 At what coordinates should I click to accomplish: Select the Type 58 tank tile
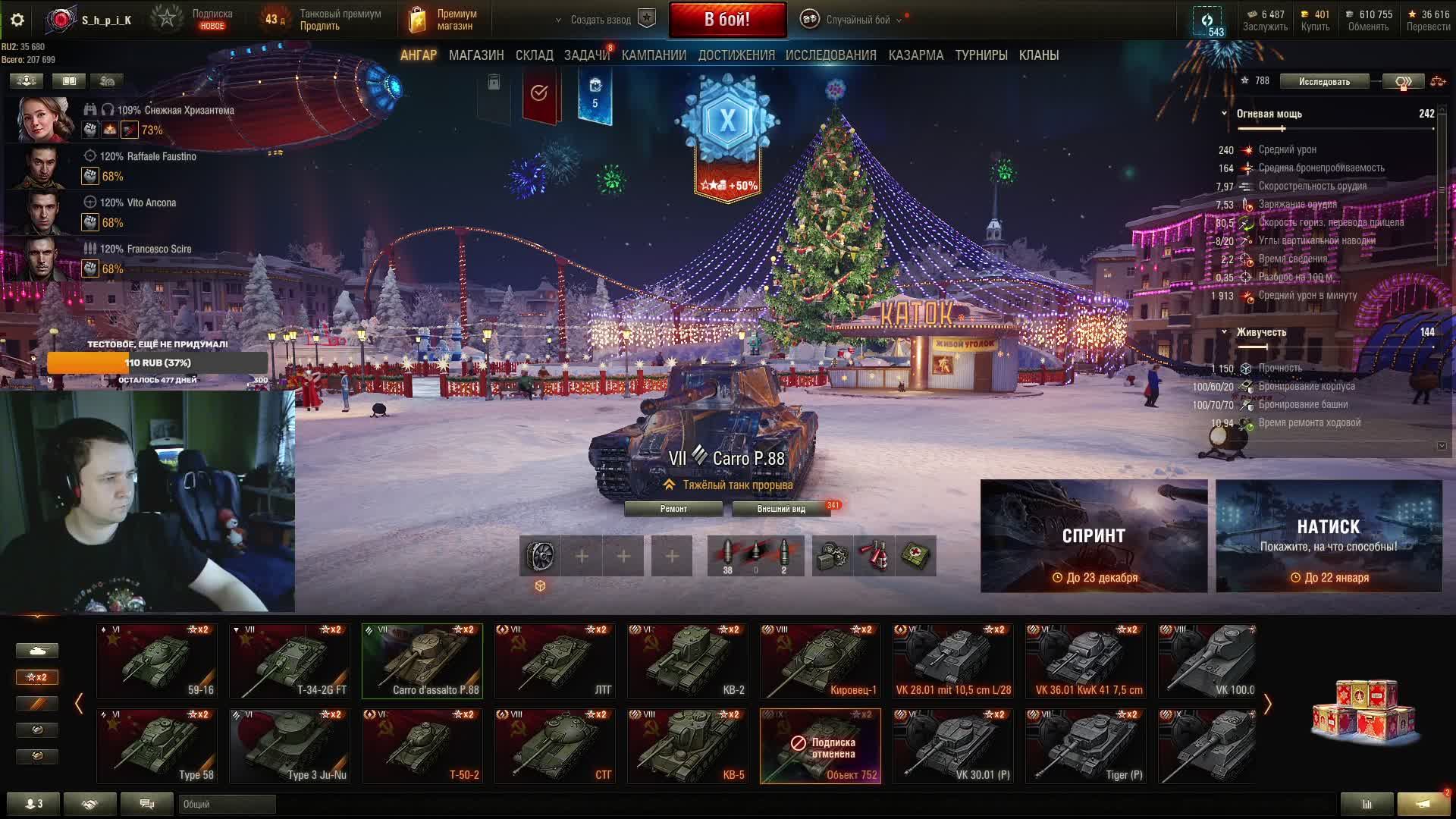pos(156,745)
